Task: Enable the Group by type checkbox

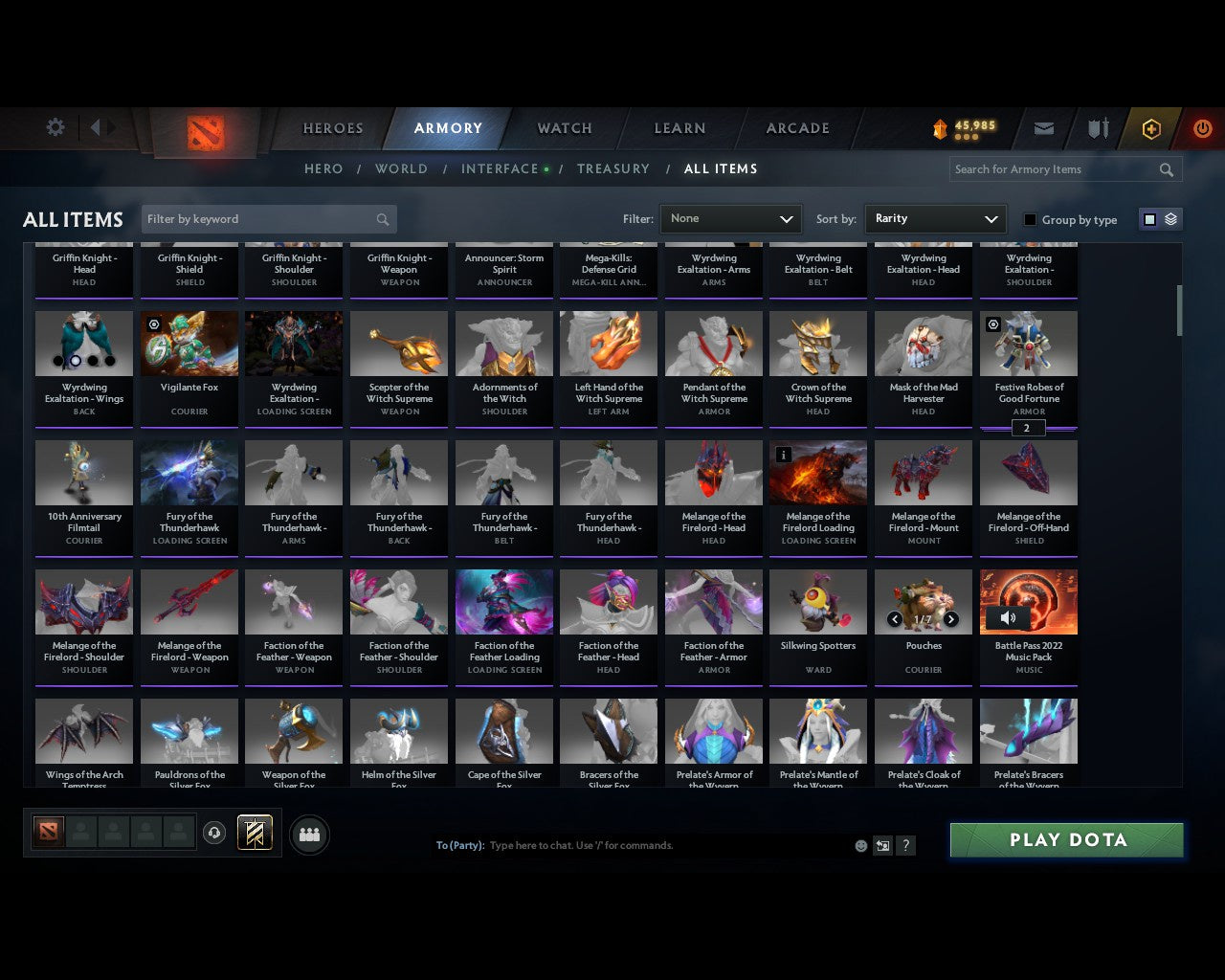Action: click(1030, 219)
